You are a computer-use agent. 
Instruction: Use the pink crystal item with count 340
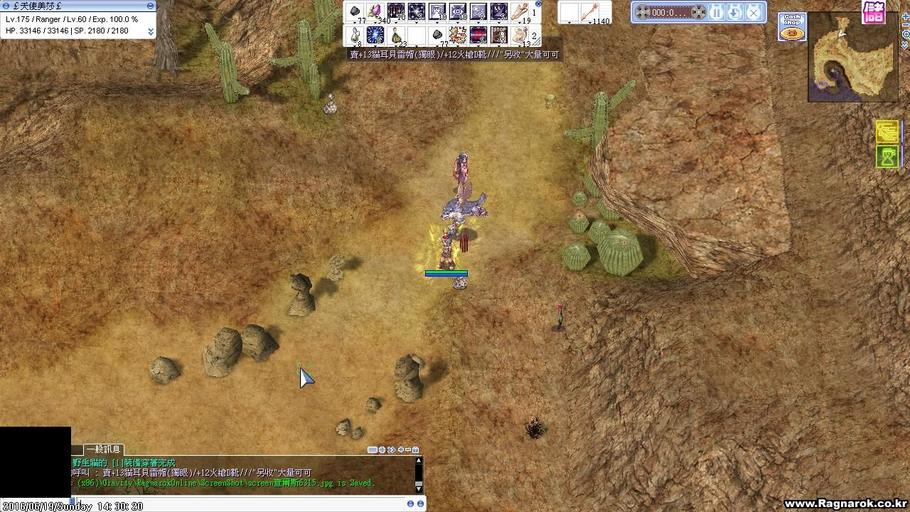pos(374,12)
